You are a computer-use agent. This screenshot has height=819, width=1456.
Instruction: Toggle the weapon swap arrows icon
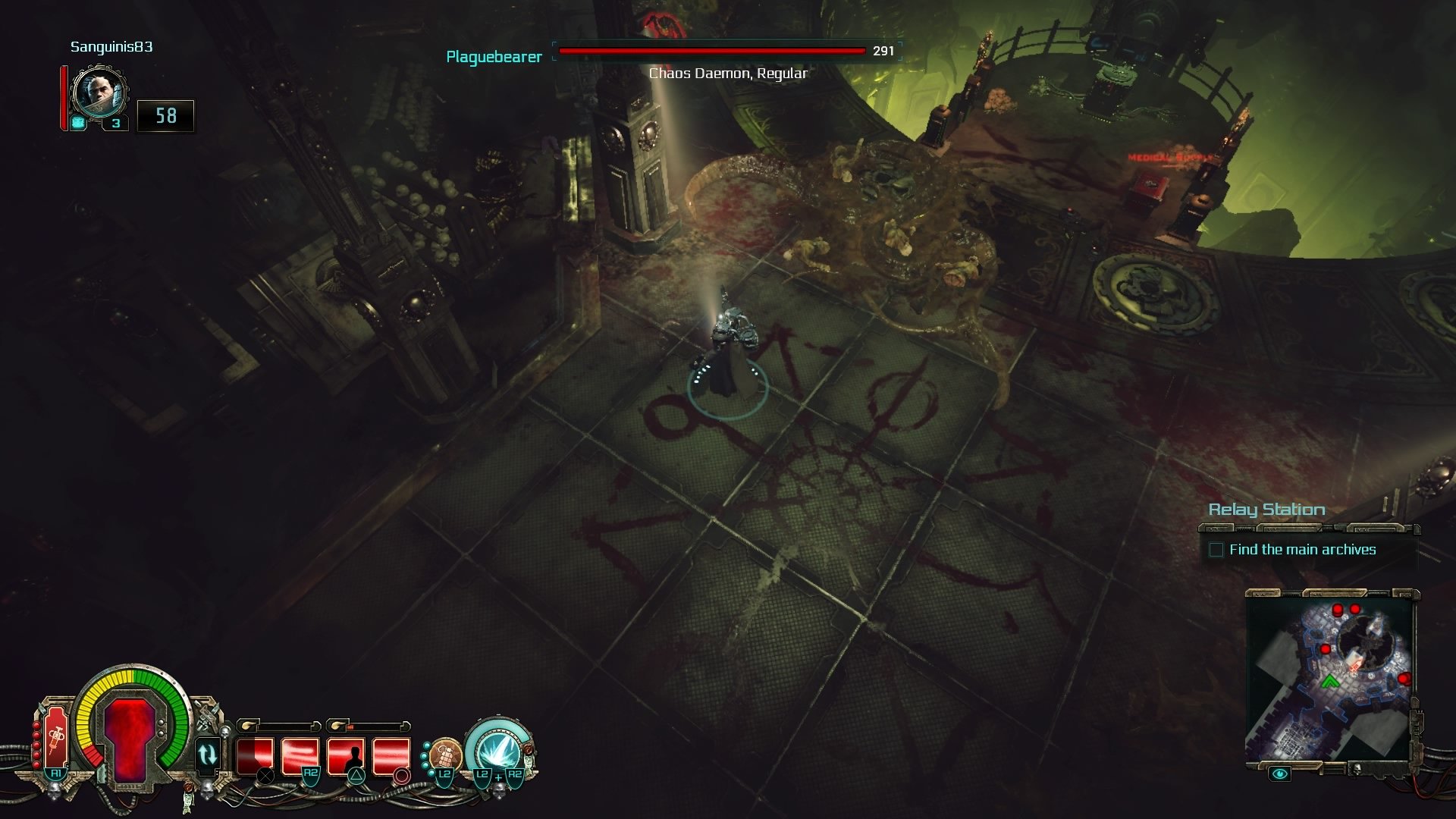[207, 755]
